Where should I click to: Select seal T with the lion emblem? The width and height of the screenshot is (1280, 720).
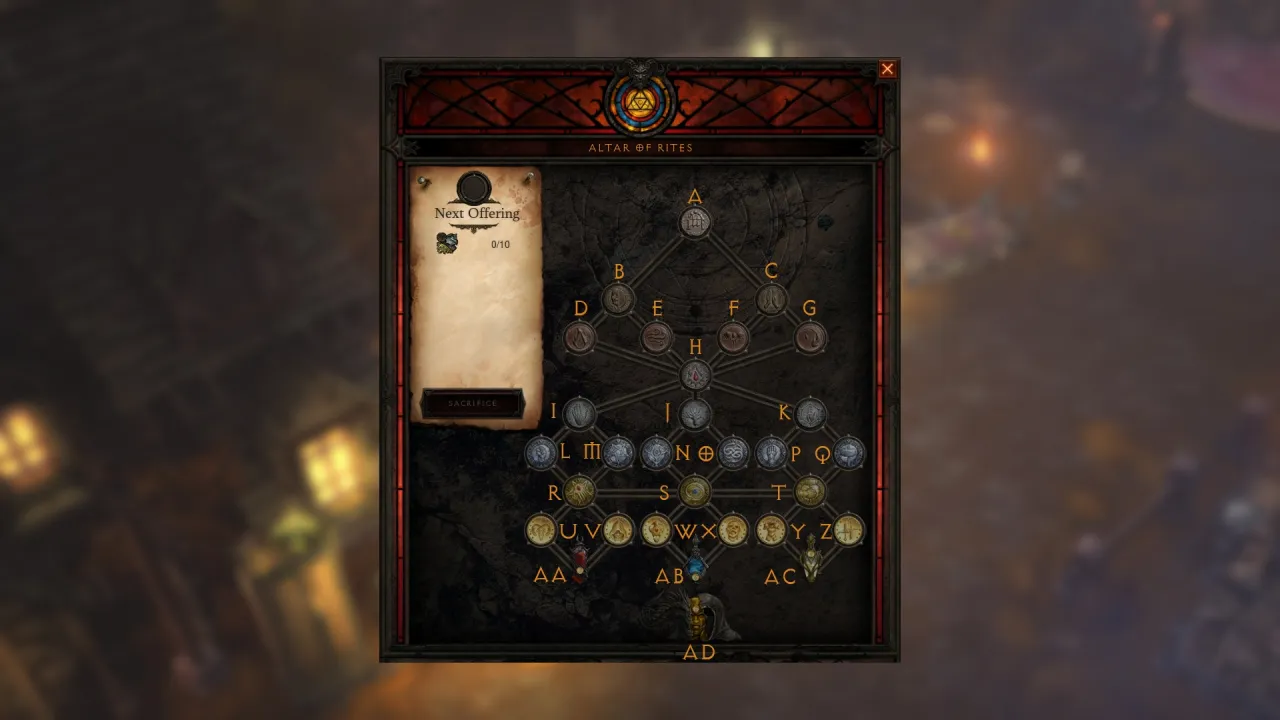(808, 489)
